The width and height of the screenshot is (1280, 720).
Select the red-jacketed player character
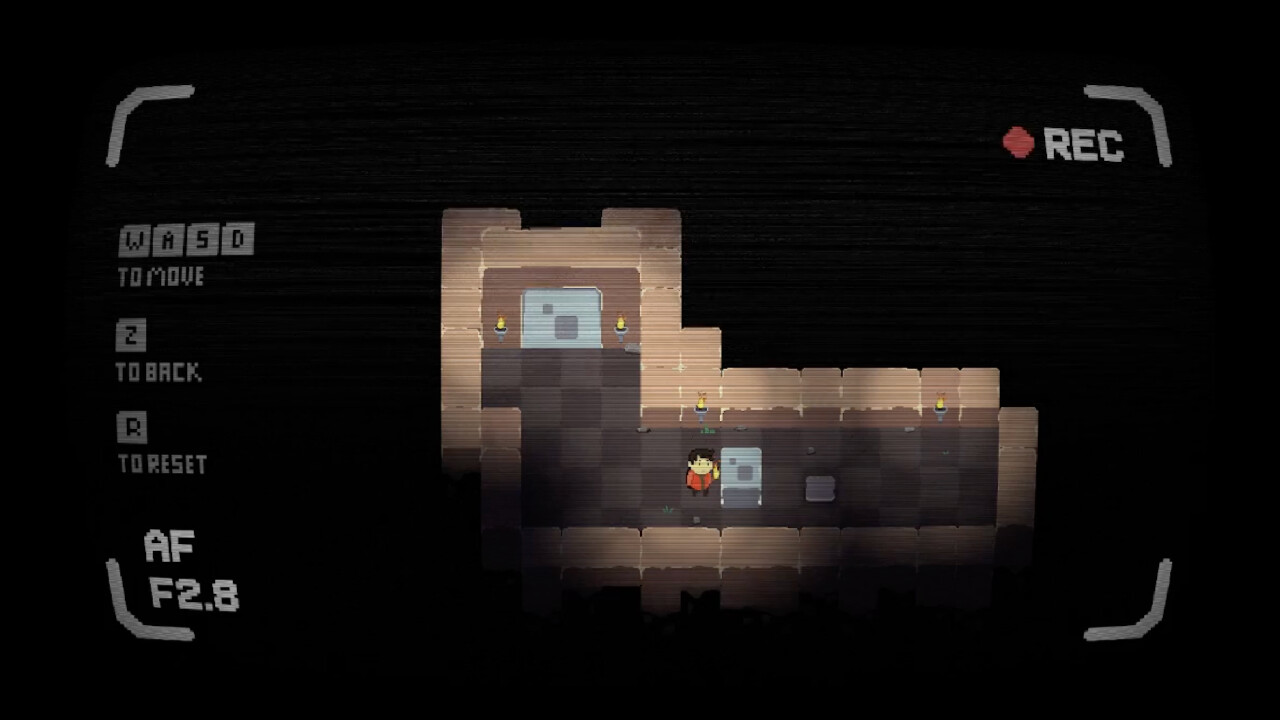700,473
